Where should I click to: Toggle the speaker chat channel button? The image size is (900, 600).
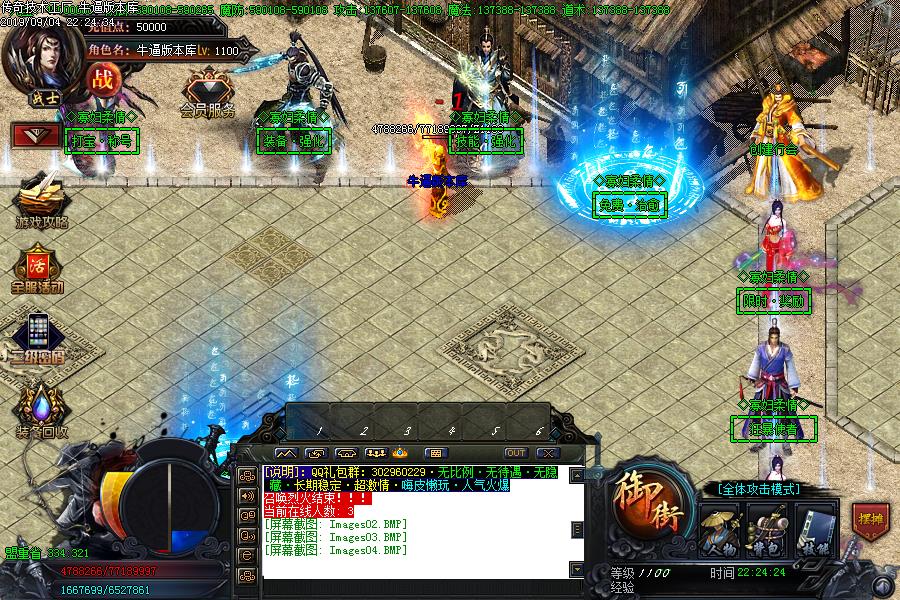(246, 495)
